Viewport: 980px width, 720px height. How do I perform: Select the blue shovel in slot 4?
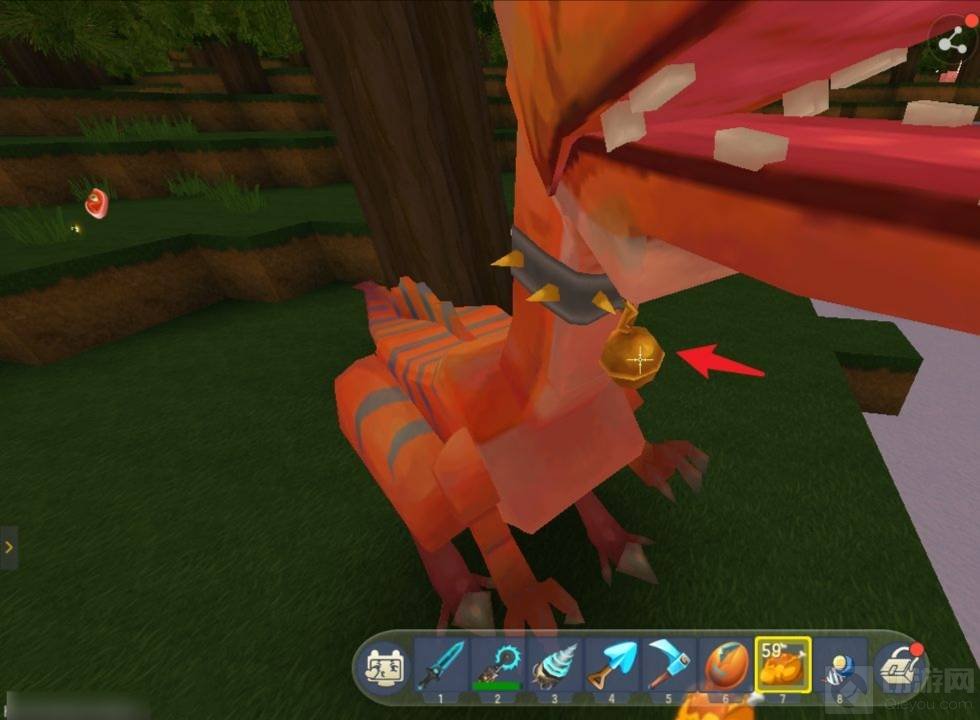pyautogui.click(x=611, y=662)
